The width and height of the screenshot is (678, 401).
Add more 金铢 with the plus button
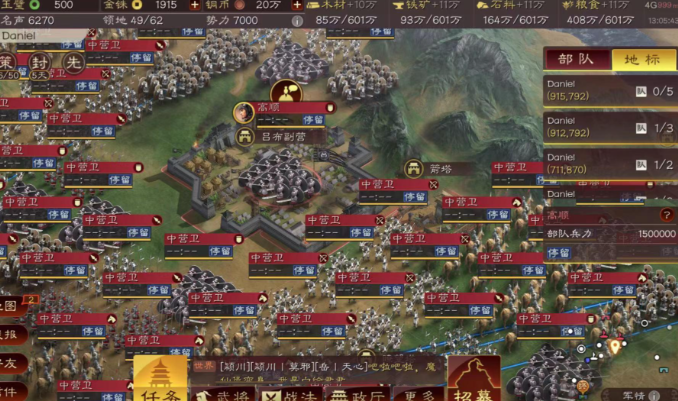click(x=195, y=5)
